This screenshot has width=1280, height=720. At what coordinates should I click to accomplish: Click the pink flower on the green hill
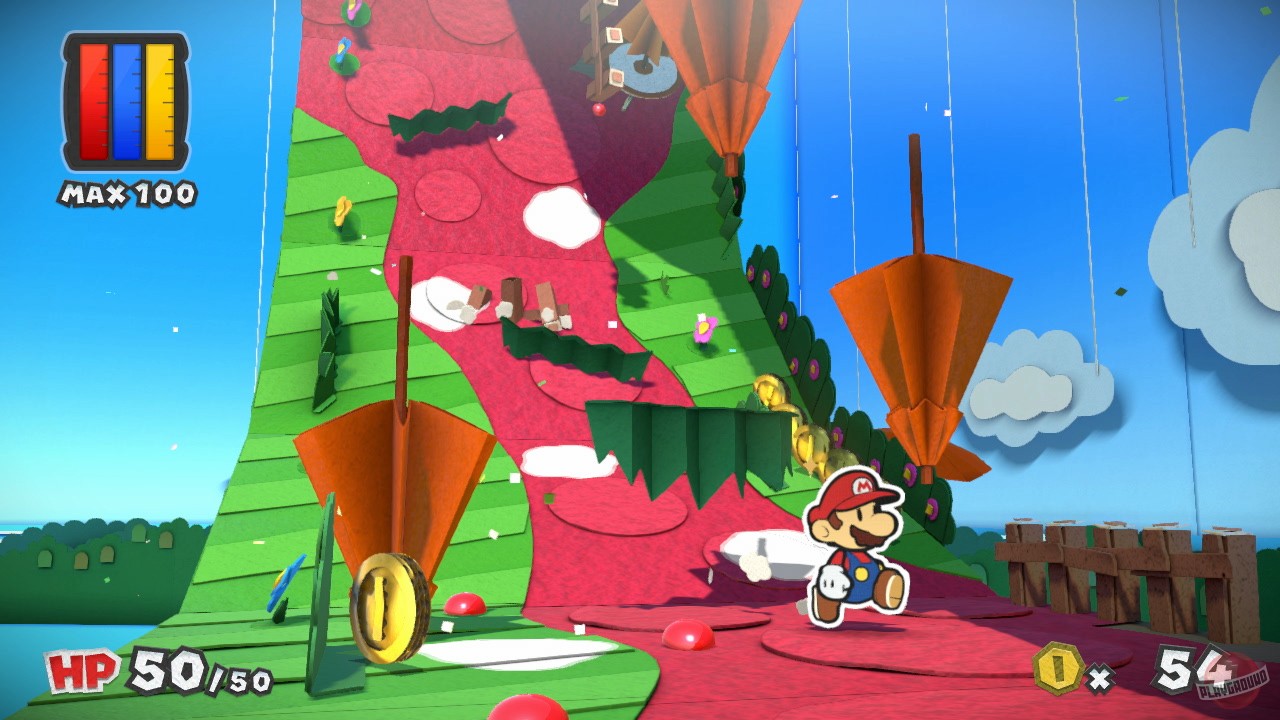pos(706,327)
